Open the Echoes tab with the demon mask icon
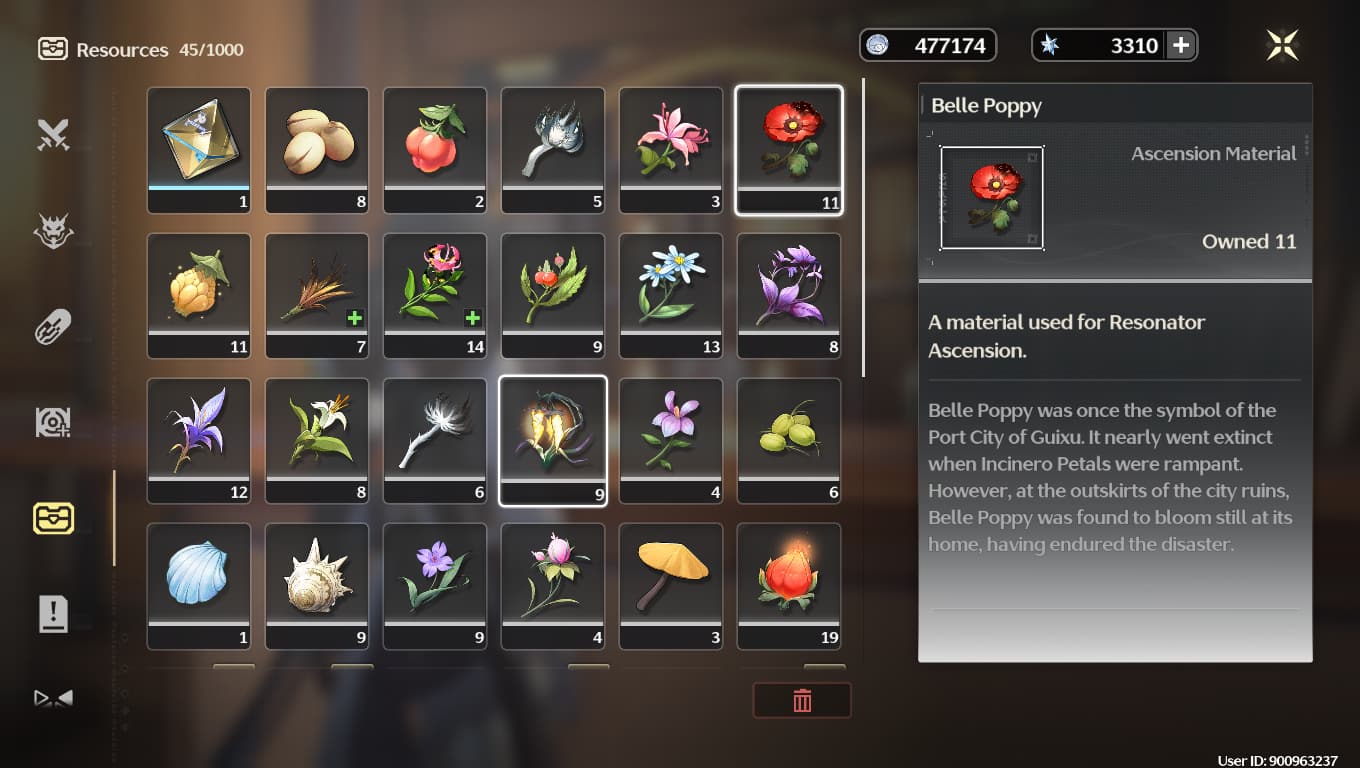1360x768 pixels. coord(53,231)
